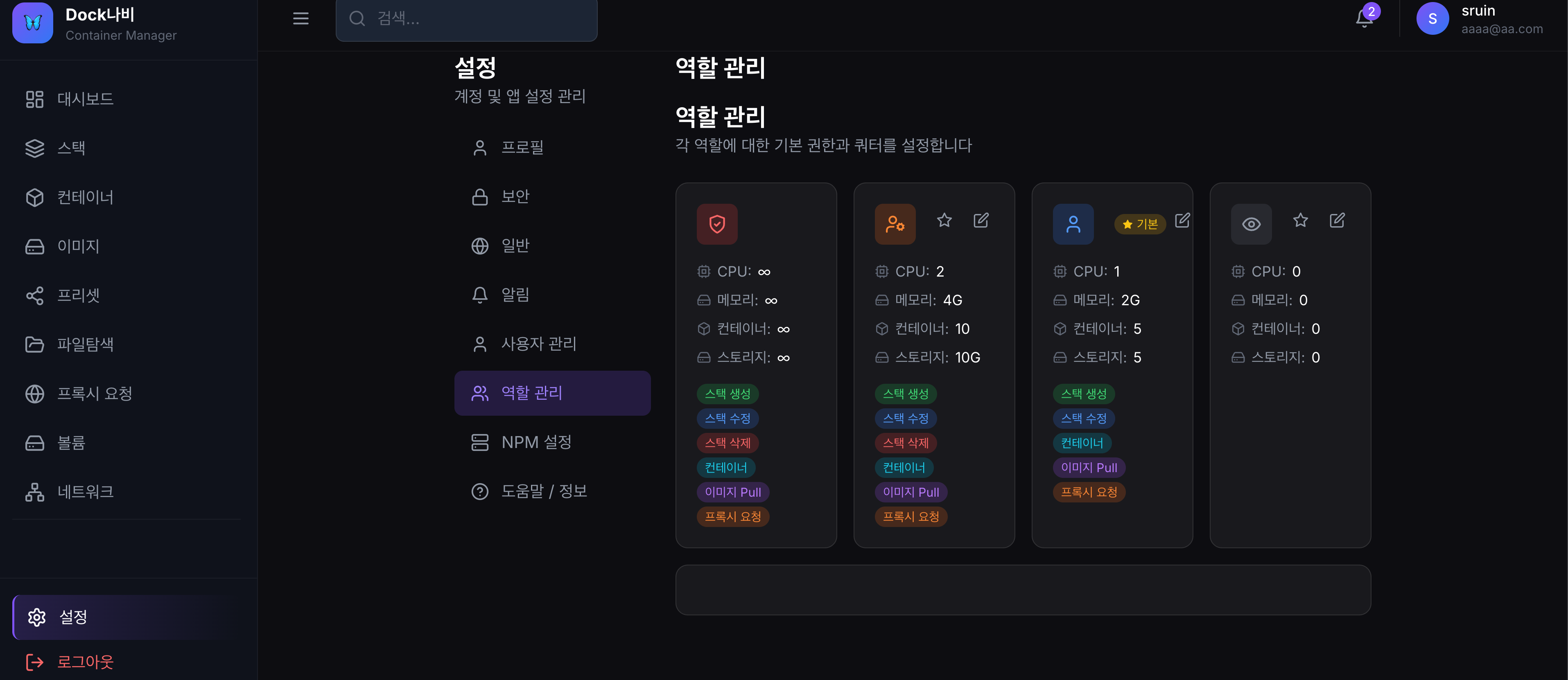
Task: Toggle the sidebar with the hamburger icon
Action: pyautogui.click(x=300, y=18)
